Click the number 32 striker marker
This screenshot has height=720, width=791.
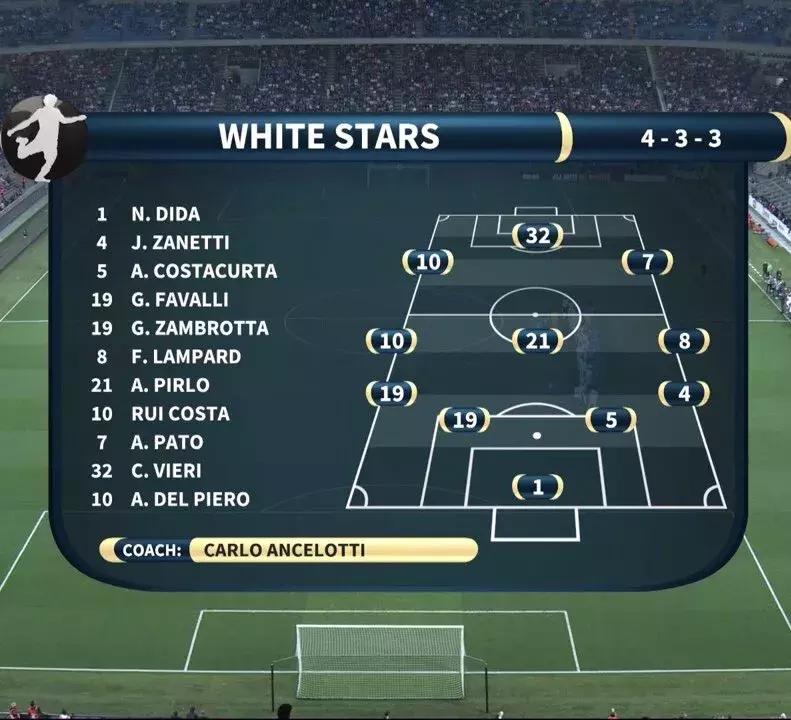[x=538, y=236]
